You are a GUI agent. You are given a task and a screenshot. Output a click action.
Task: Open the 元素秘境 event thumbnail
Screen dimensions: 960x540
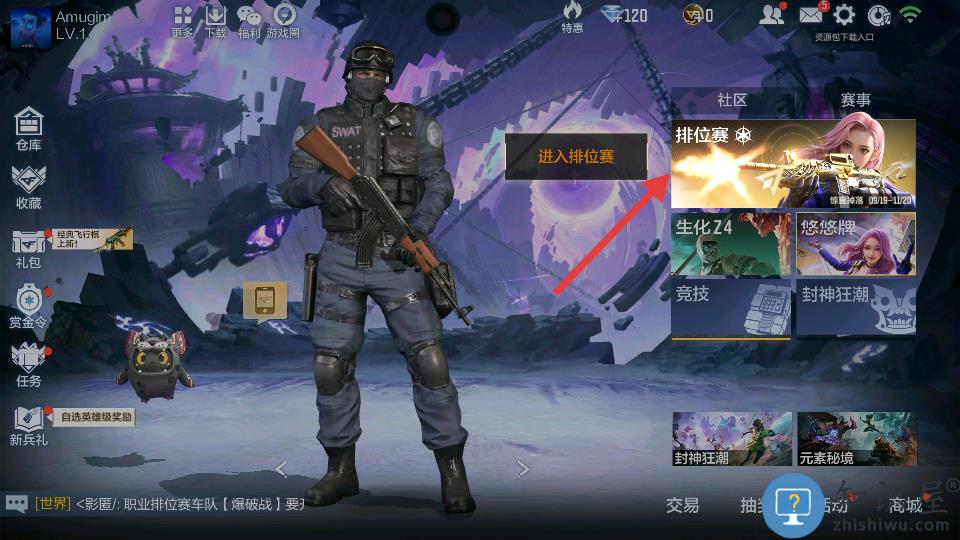[856, 439]
